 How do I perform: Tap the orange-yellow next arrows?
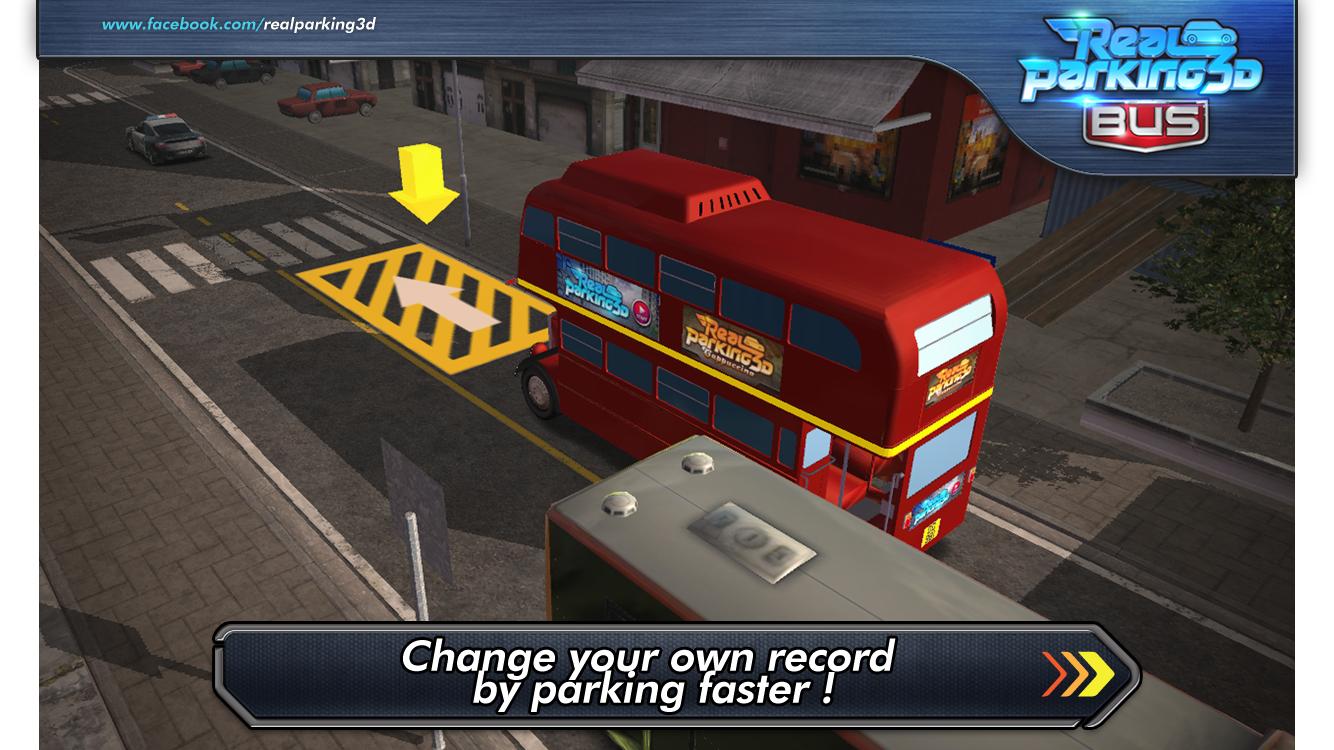coord(1077,674)
